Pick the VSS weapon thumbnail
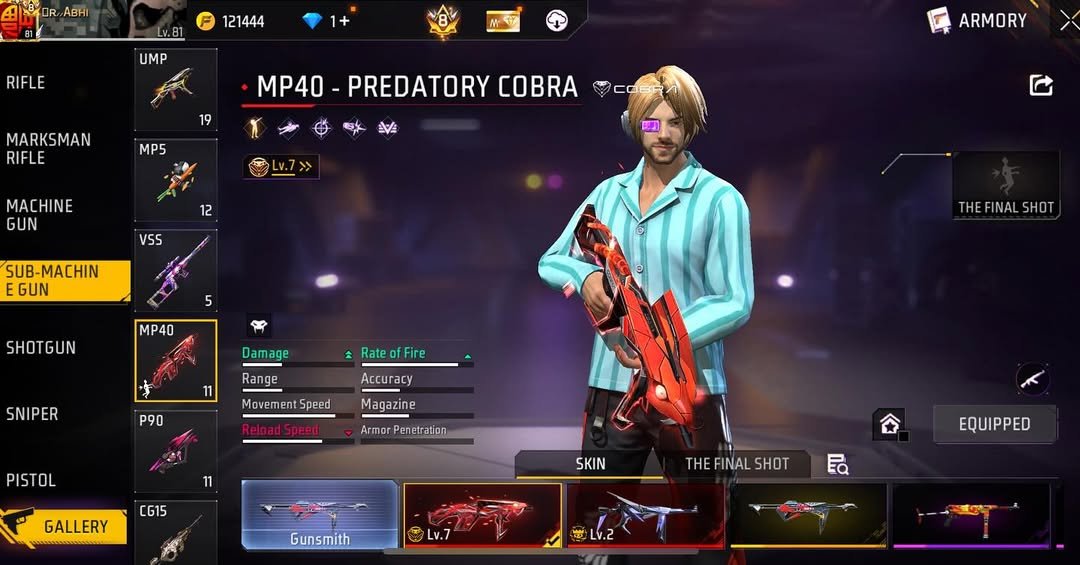Viewport: 1080px width, 565px height. coord(175,270)
